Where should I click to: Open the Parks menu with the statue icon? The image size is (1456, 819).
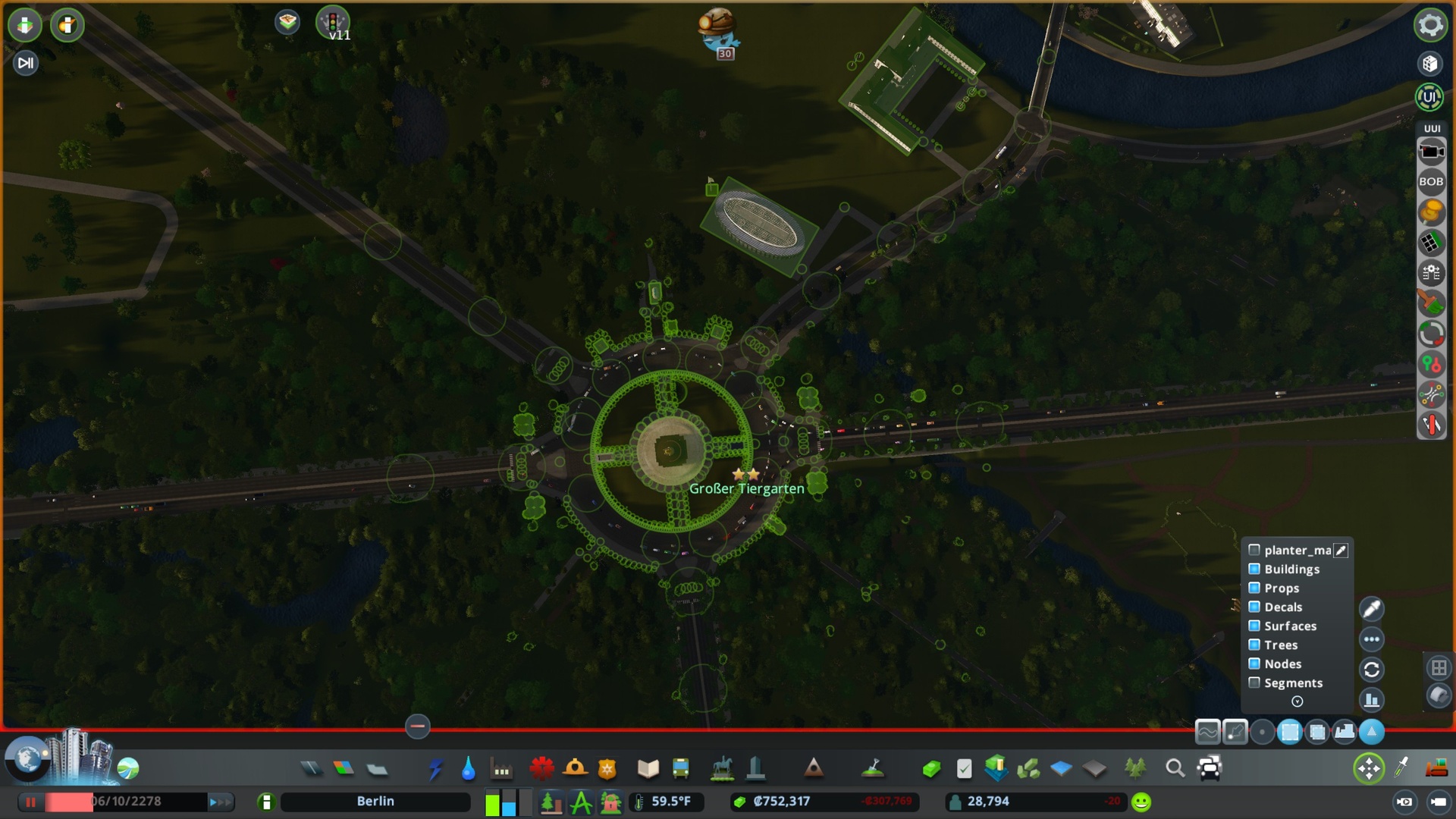(x=722, y=768)
